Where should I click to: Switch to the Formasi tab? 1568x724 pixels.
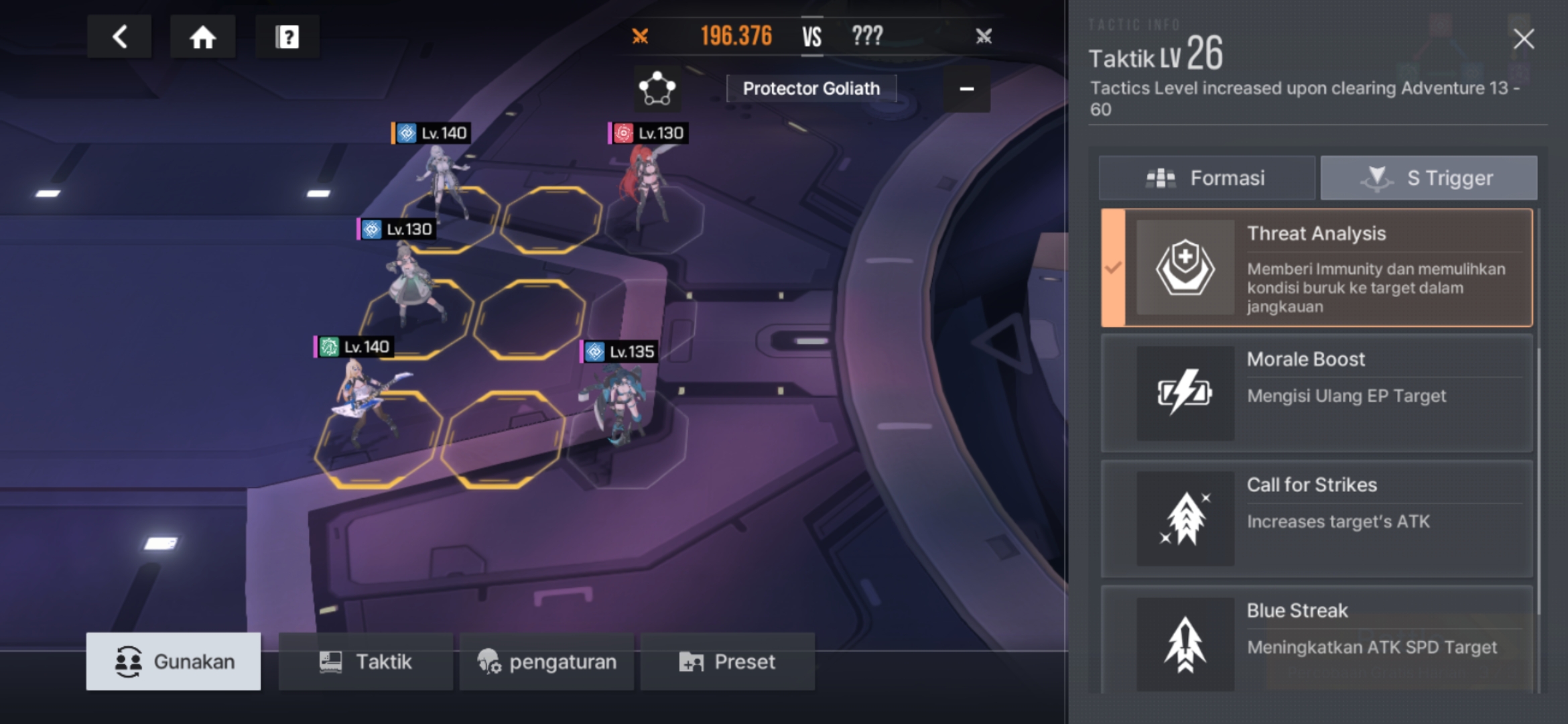1207,178
